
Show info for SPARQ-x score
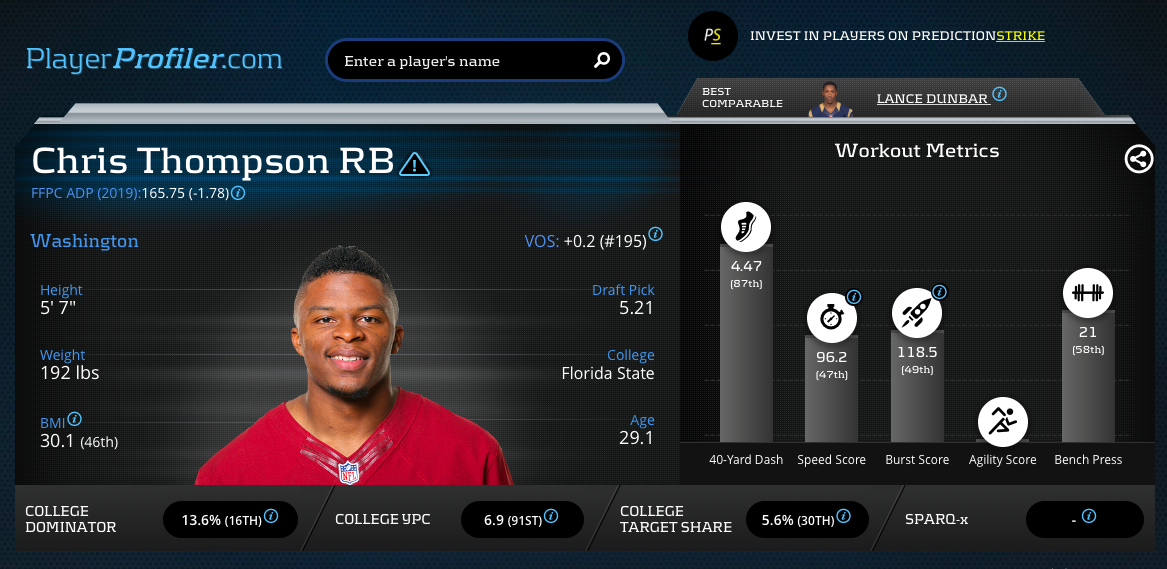(x=1089, y=517)
